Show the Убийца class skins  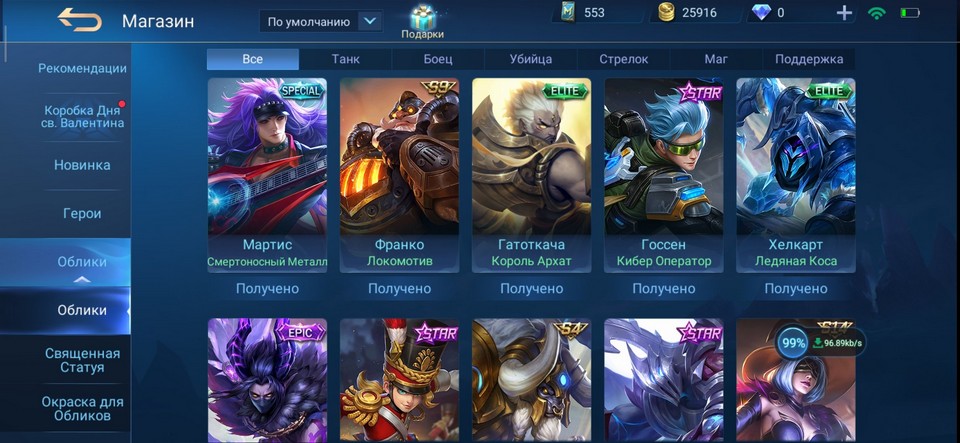[x=531, y=59]
